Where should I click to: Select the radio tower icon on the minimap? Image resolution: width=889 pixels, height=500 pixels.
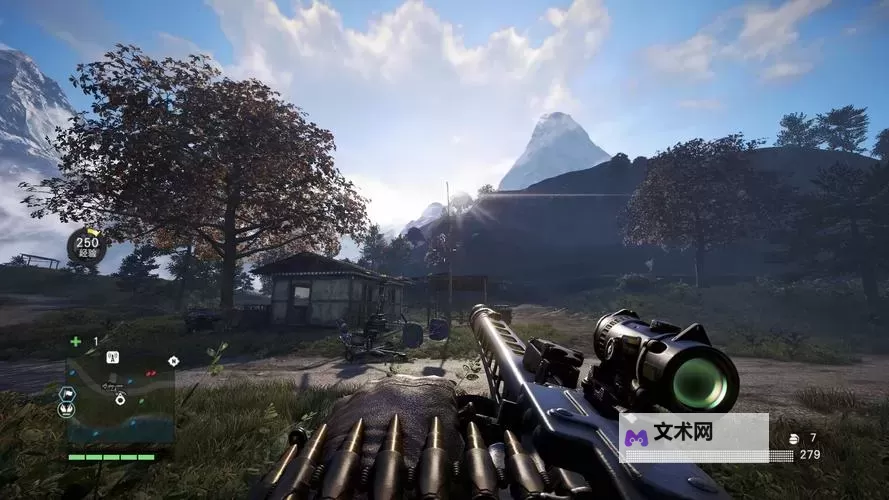[x=112, y=357]
